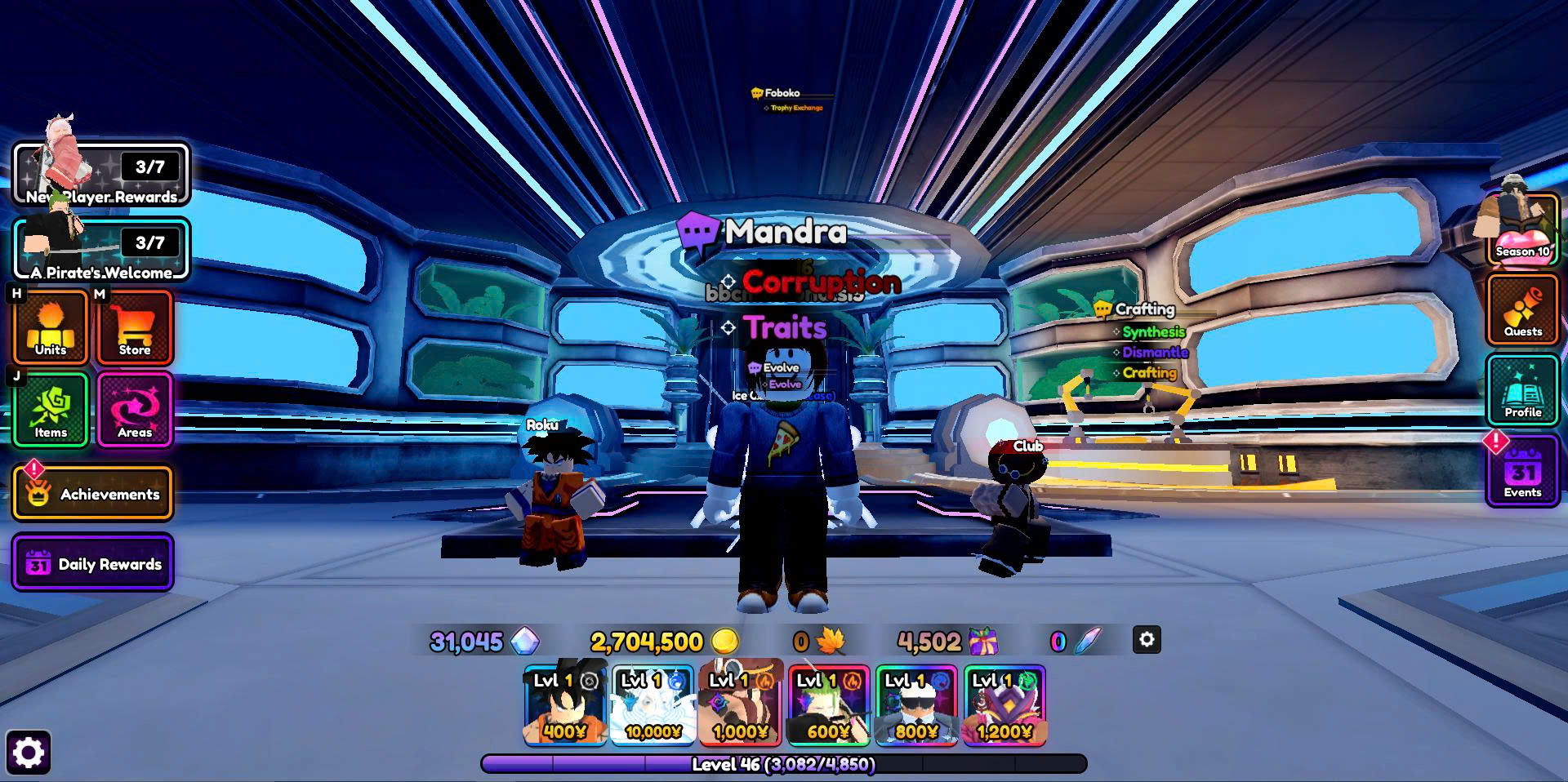Open the Season 10 pass
1568x782 pixels.
tap(1522, 229)
